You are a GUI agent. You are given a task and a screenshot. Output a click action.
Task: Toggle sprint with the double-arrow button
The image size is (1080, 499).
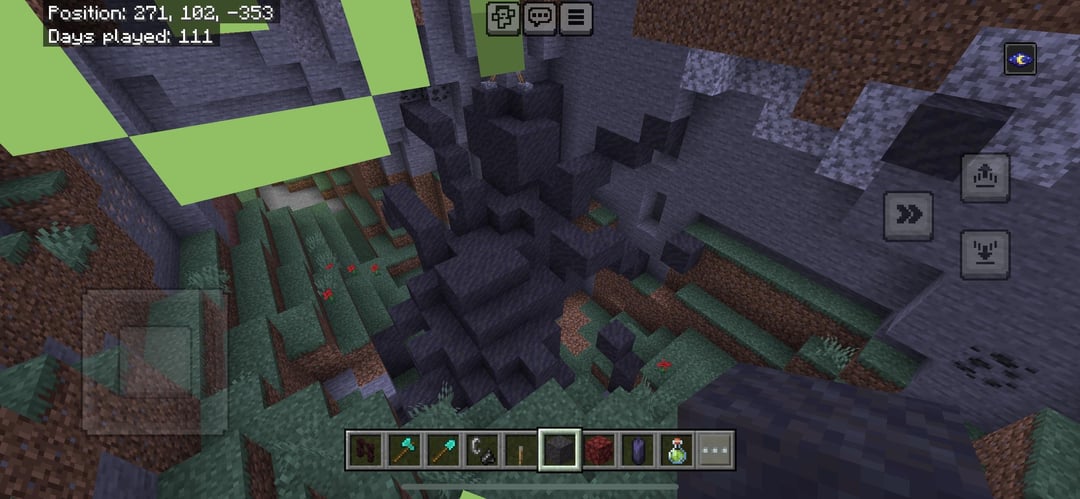coord(908,215)
